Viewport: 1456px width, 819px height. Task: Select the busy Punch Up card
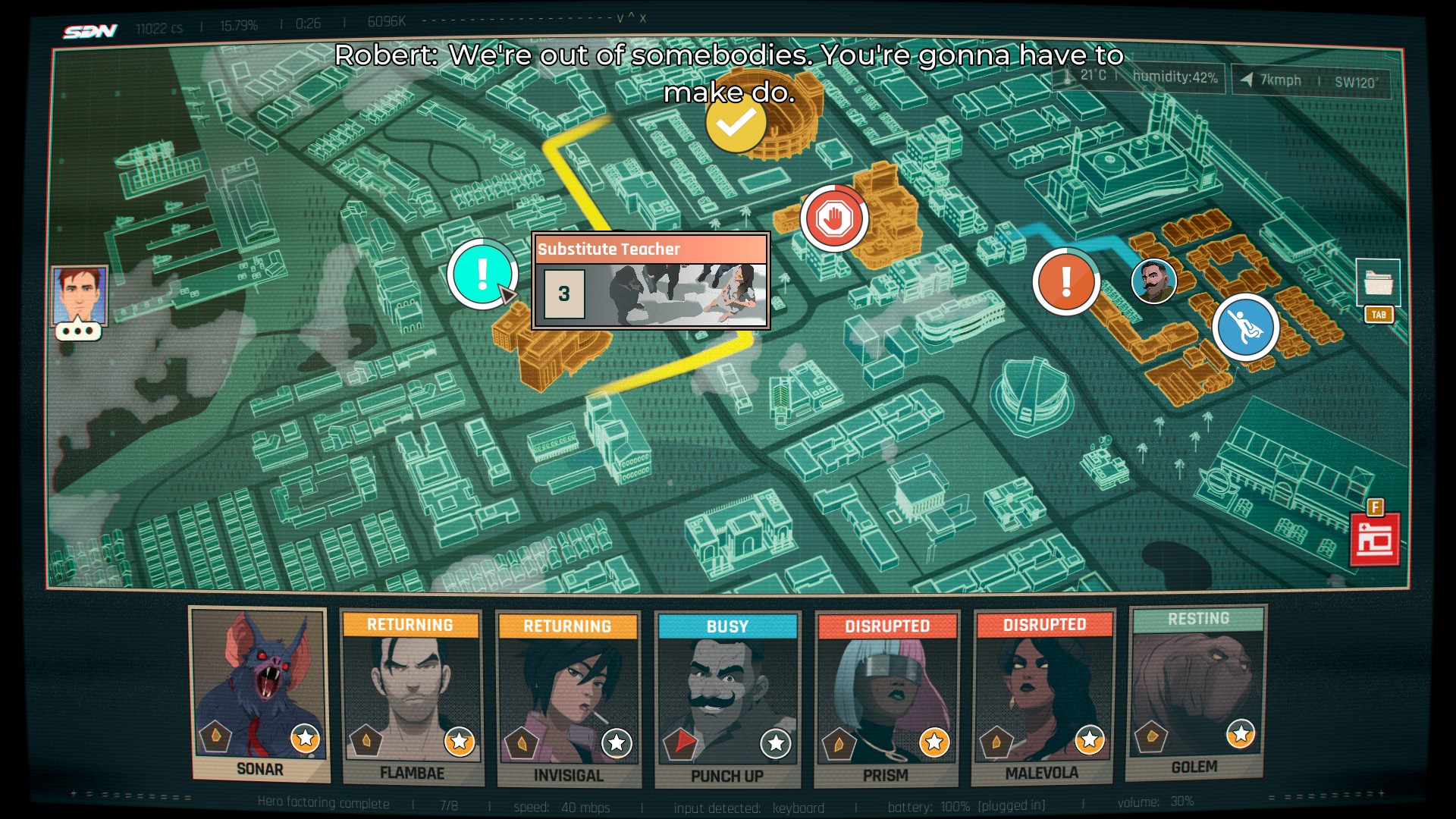[x=726, y=699]
